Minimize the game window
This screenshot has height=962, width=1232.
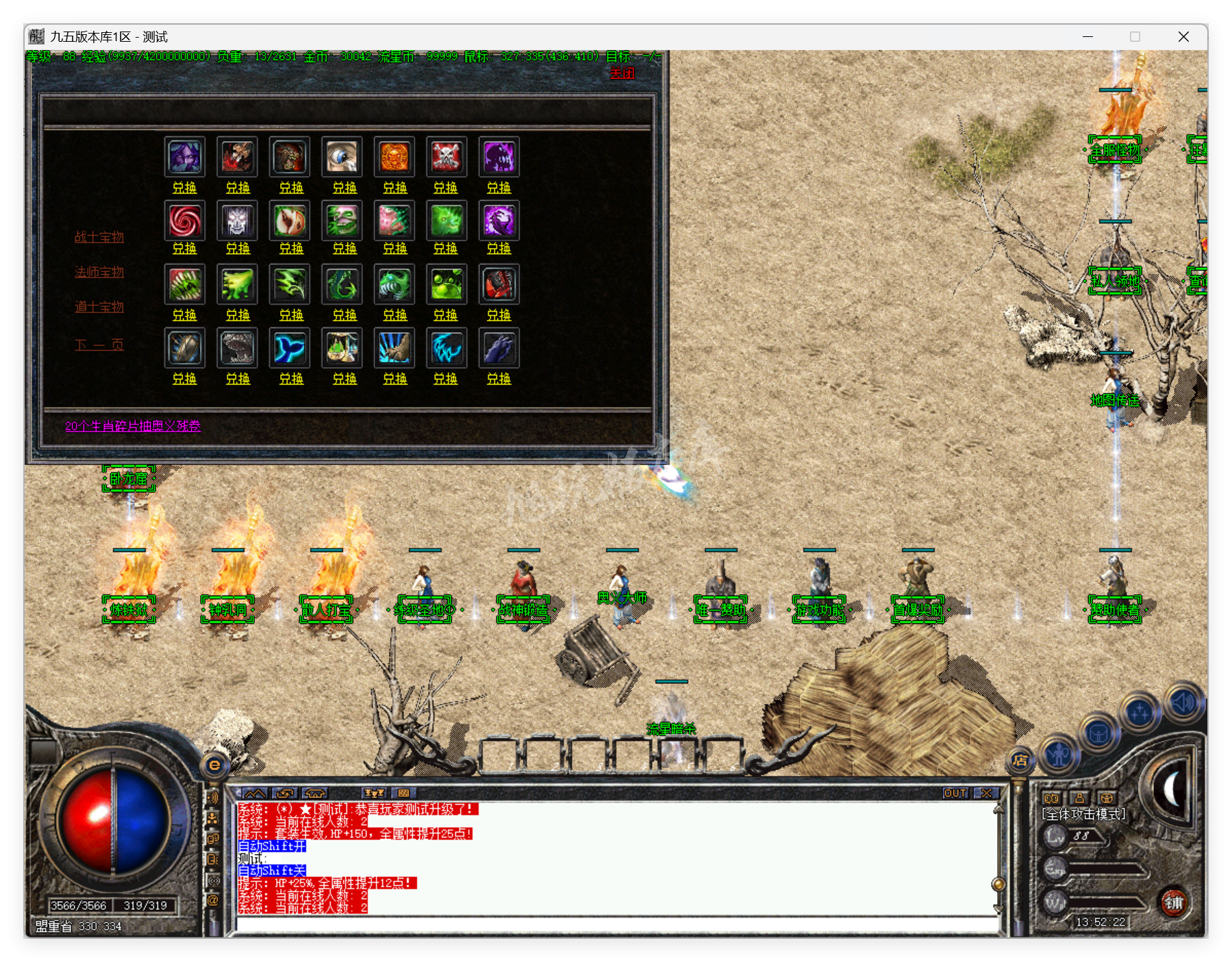[1088, 37]
